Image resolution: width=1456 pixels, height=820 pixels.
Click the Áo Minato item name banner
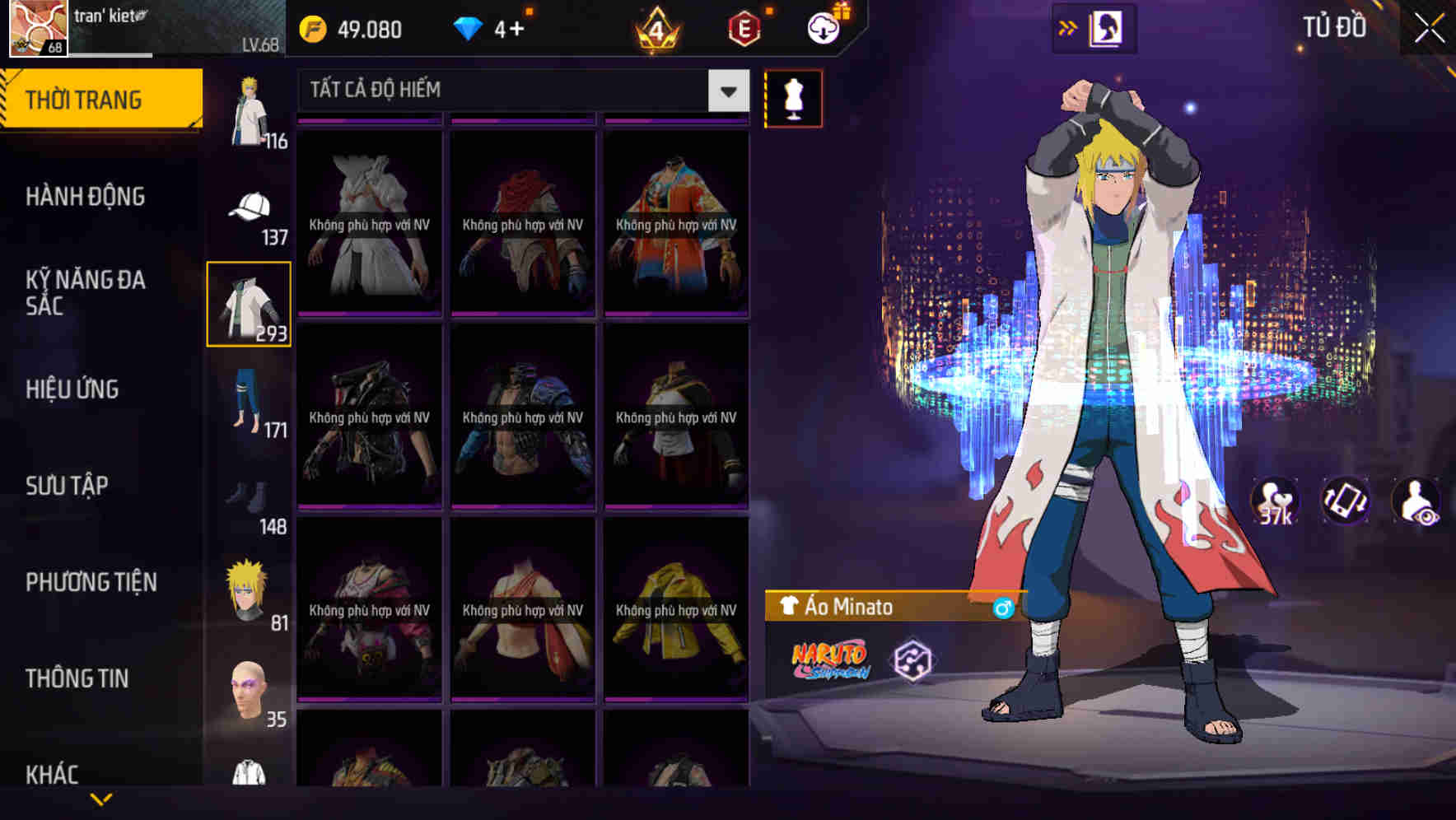pyautogui.click(x=873, y=606)
